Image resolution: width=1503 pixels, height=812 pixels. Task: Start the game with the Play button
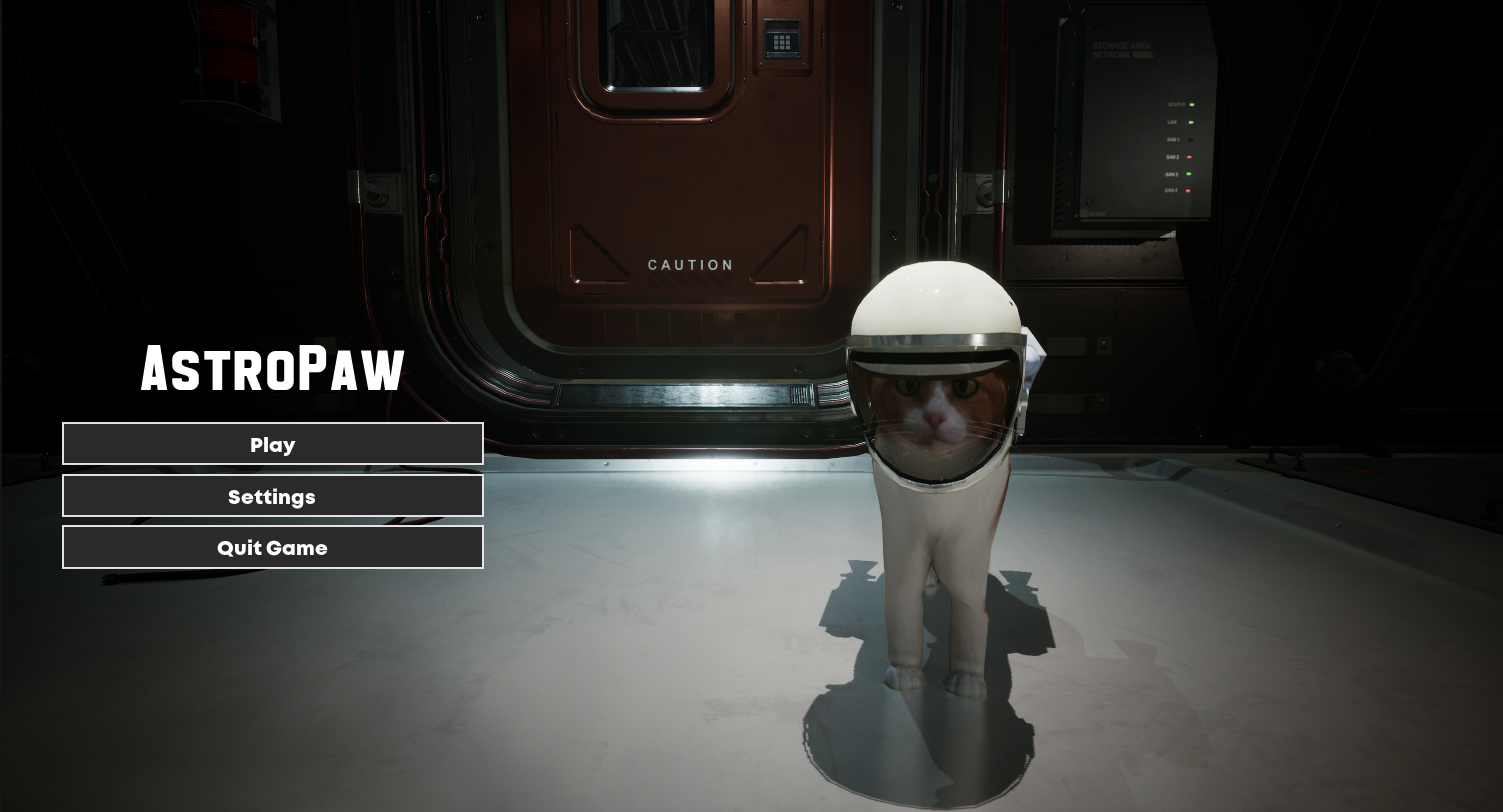[x=272, y=444]
